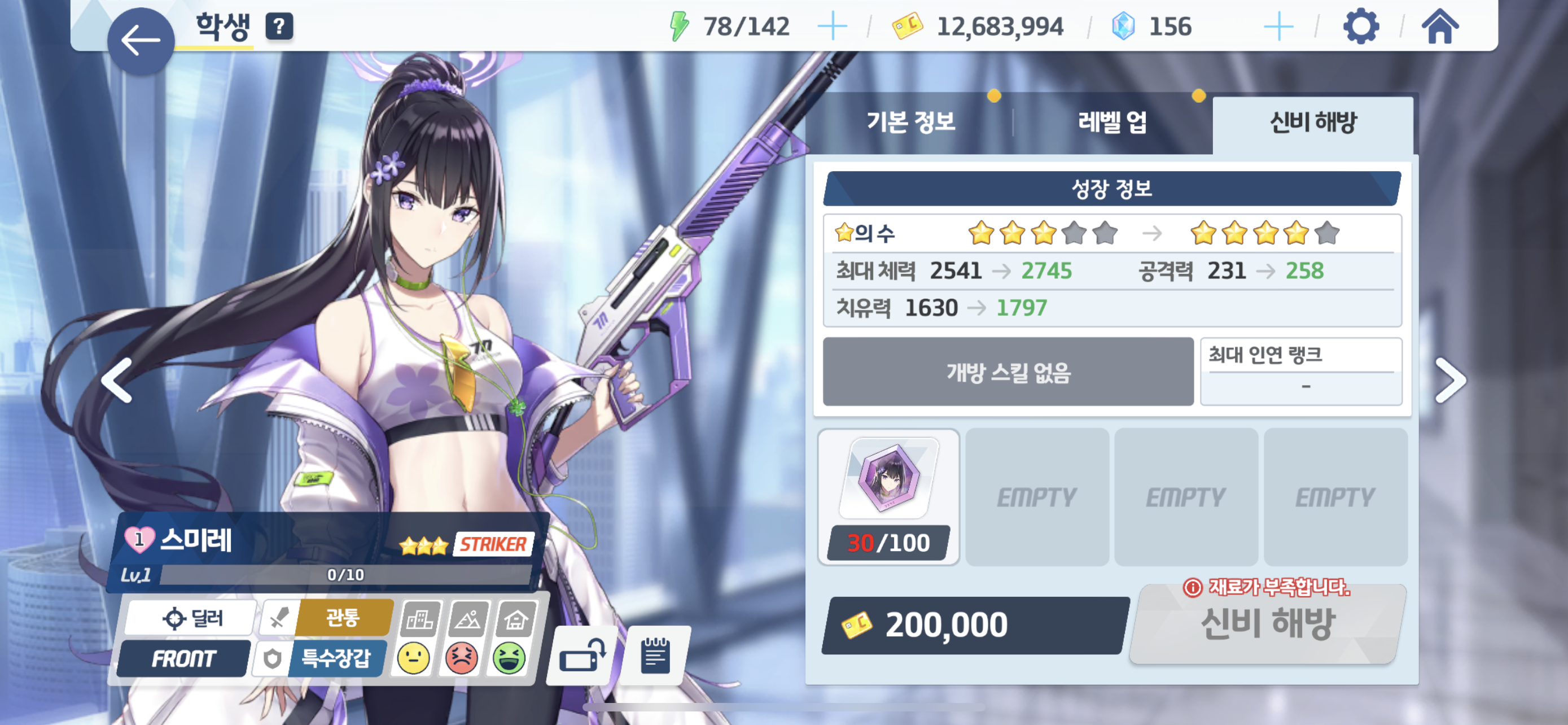Open the settings gear
This screenshot has width=1568, height=725.
coord(1360,27)
